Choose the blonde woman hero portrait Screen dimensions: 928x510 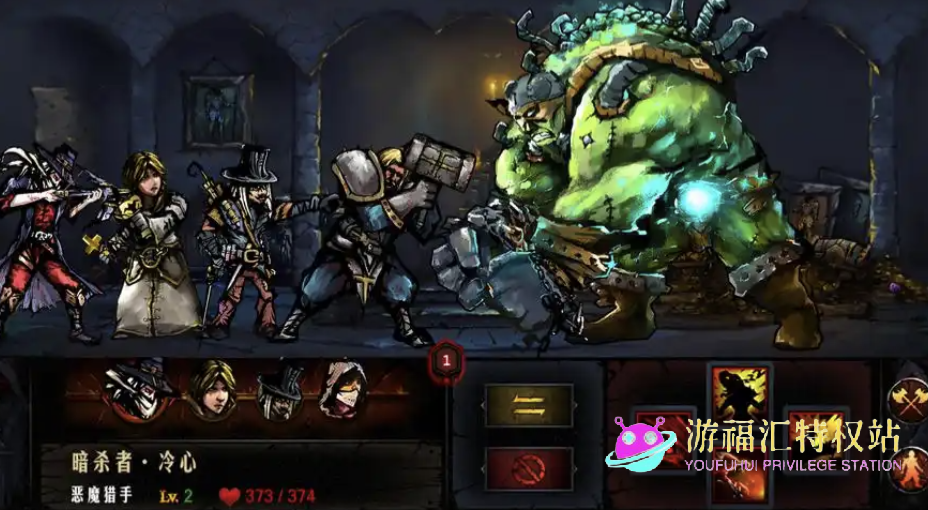(211, 388)
